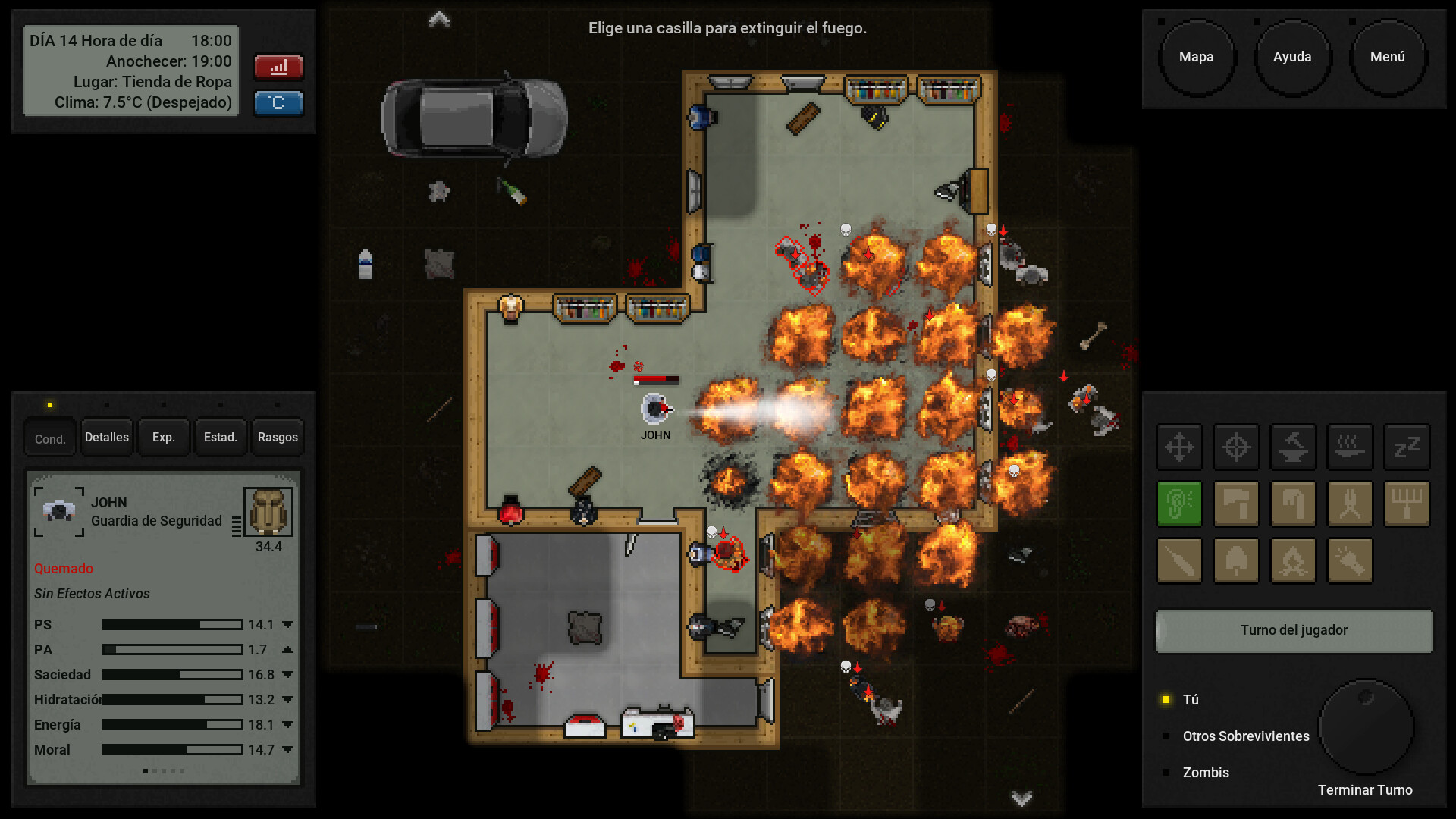This screenshot has width=1456, height=819.
Task: Toggle the Zombis legend marker
Action: click(1166, 773)
